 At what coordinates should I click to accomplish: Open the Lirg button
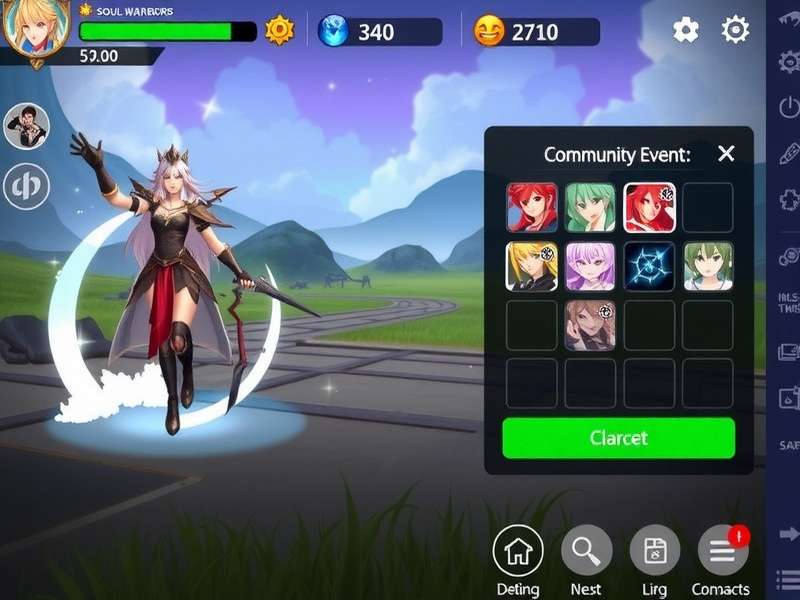point(655,551)
